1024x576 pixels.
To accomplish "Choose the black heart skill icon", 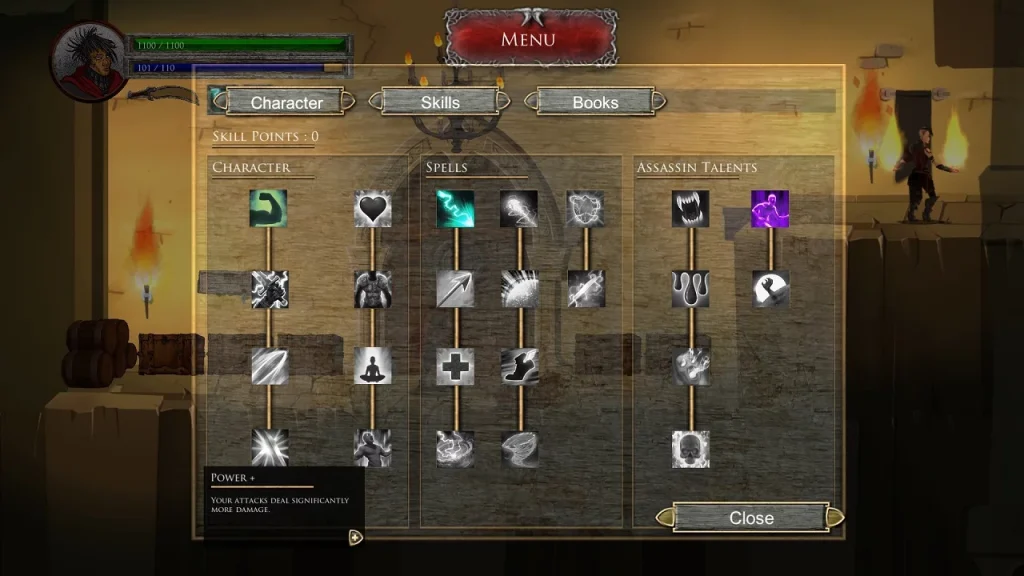I will [x=372, y=209].
